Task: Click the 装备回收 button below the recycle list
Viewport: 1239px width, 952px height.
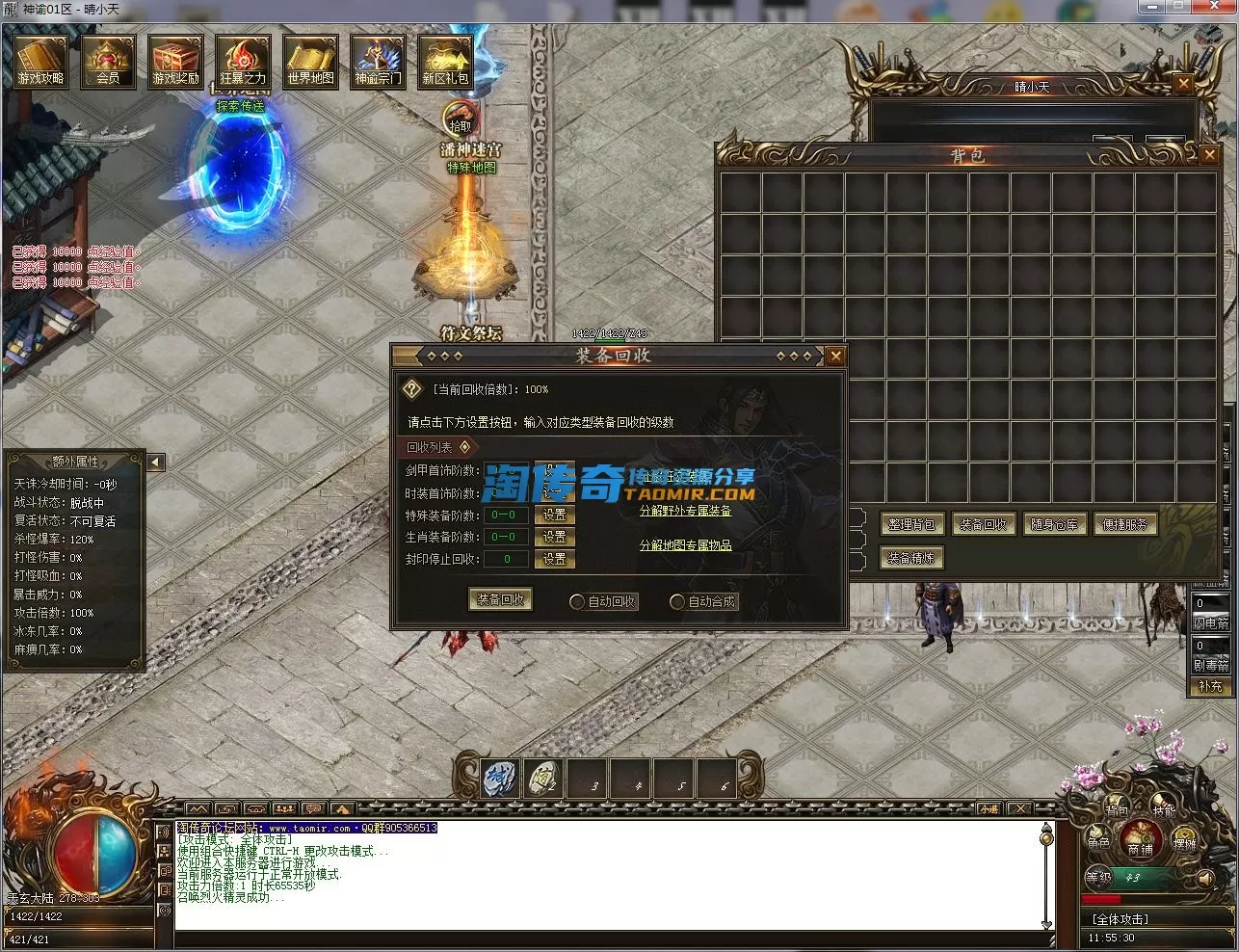Action: click(500, 599)
